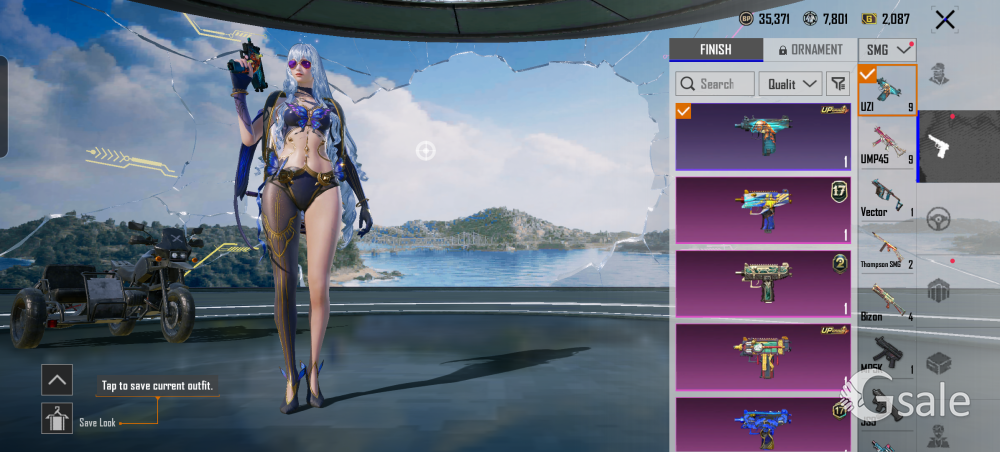Tap the Save Look hanger button
The image size is (1000, 452).
coord(57,418)
